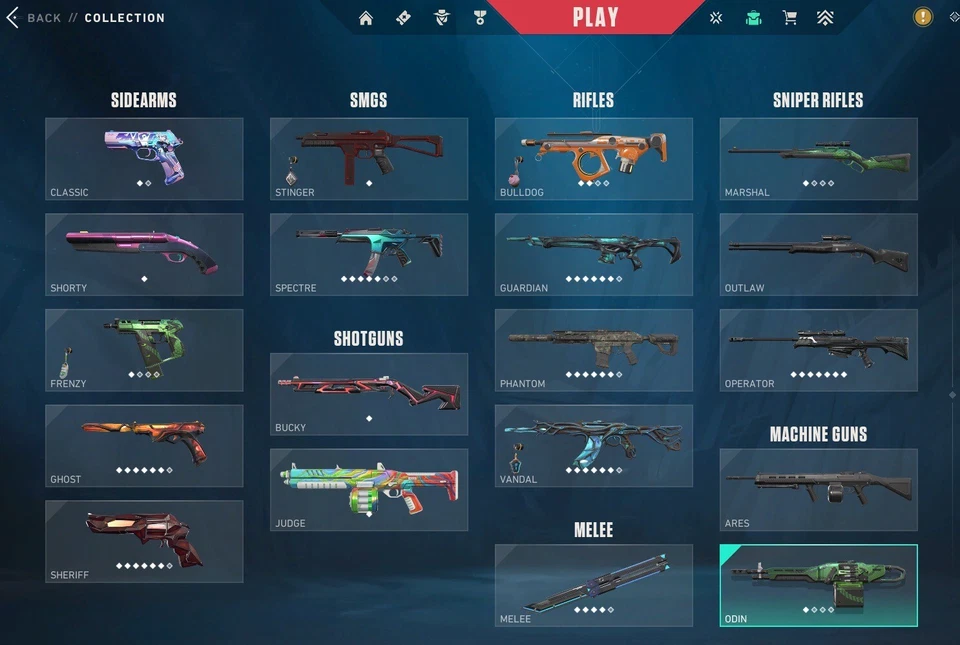Open the Frenzy weapon tile
The width and height of the screenshot is (960, 645).
coord(144,350)
